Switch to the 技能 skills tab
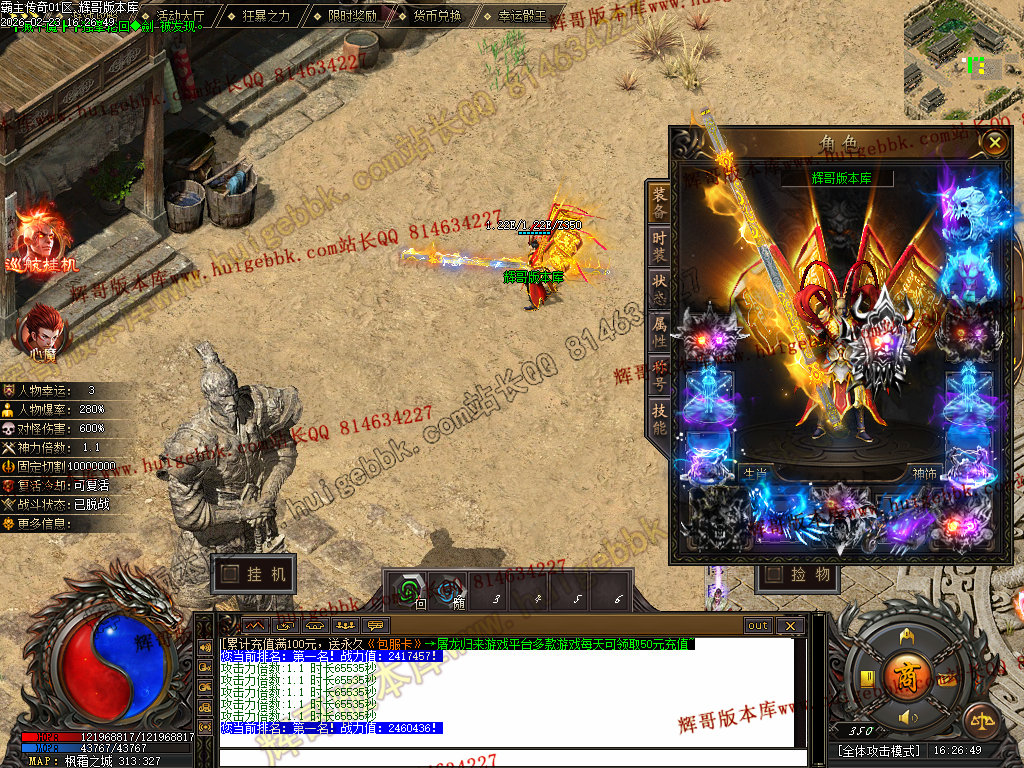 pyautogui.click(x=659, y=420)
